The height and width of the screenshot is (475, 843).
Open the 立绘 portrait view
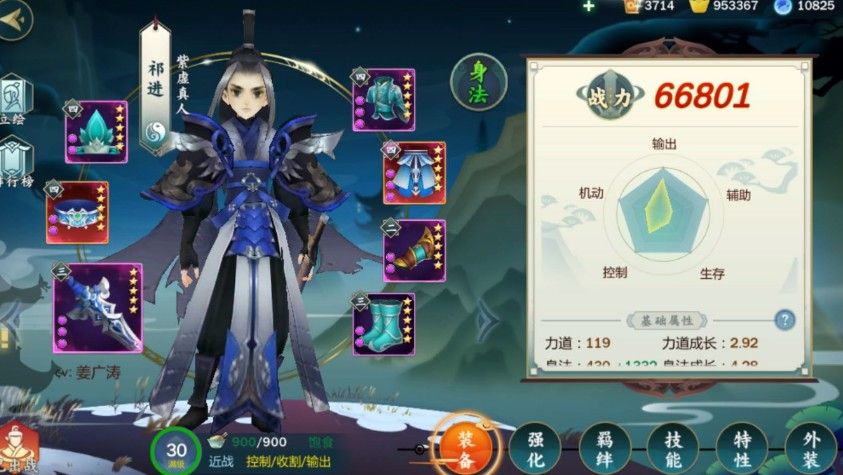pos(14,100)
